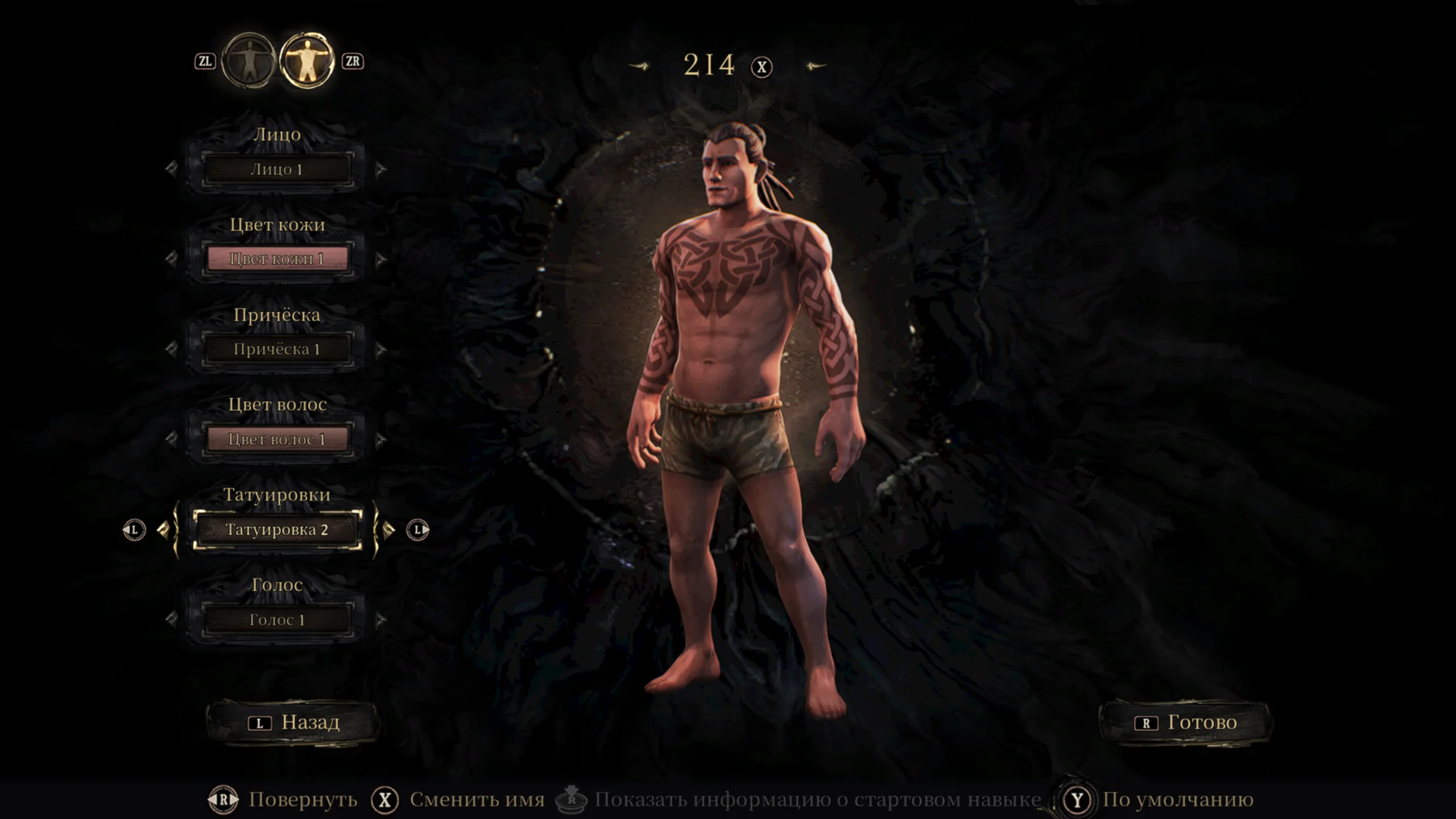Click the character name 214 to rename
Image resolution: width=1456 pixels, height=819 pixels.
pyautogui.click(x=709, y=65)
